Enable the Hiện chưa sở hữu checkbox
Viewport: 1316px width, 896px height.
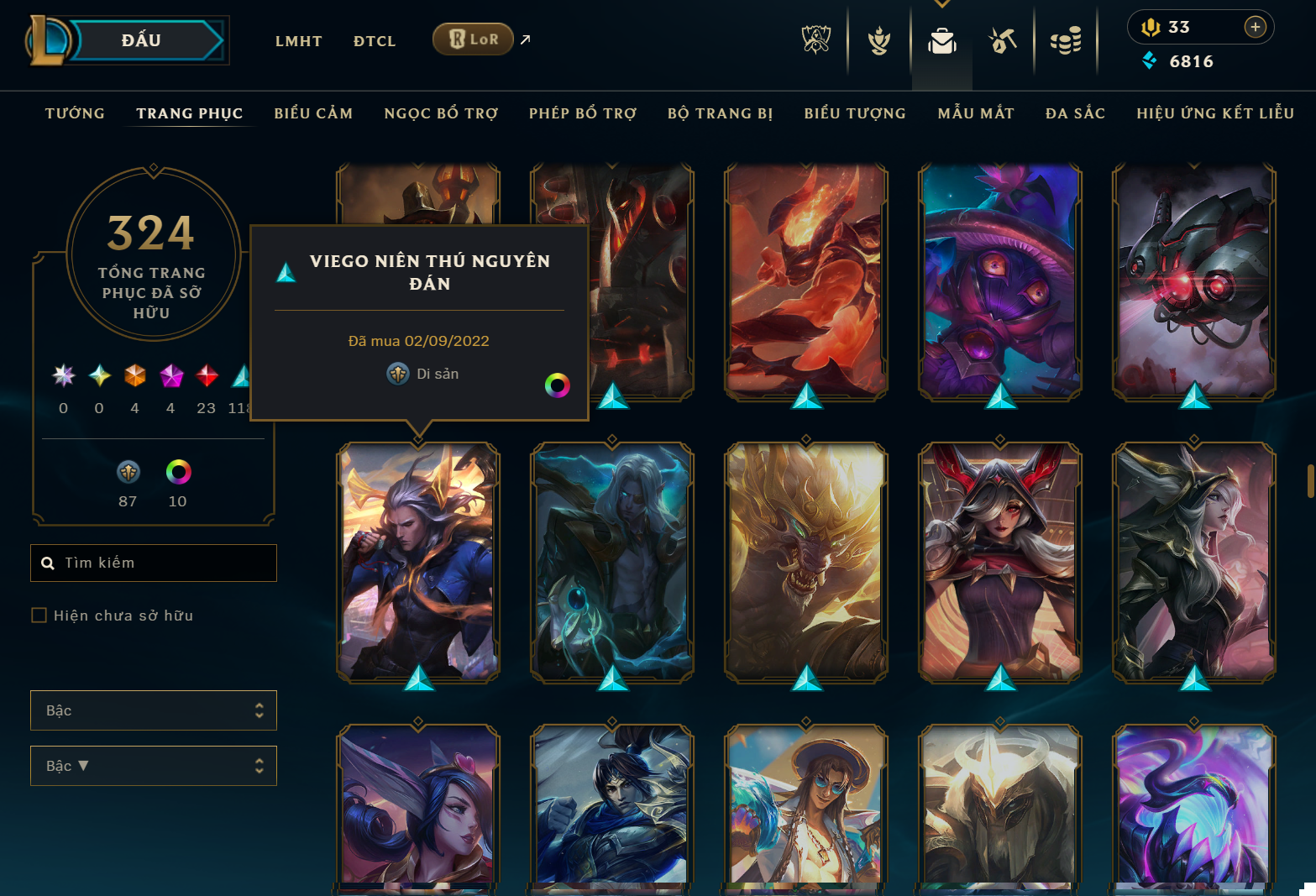39,615
